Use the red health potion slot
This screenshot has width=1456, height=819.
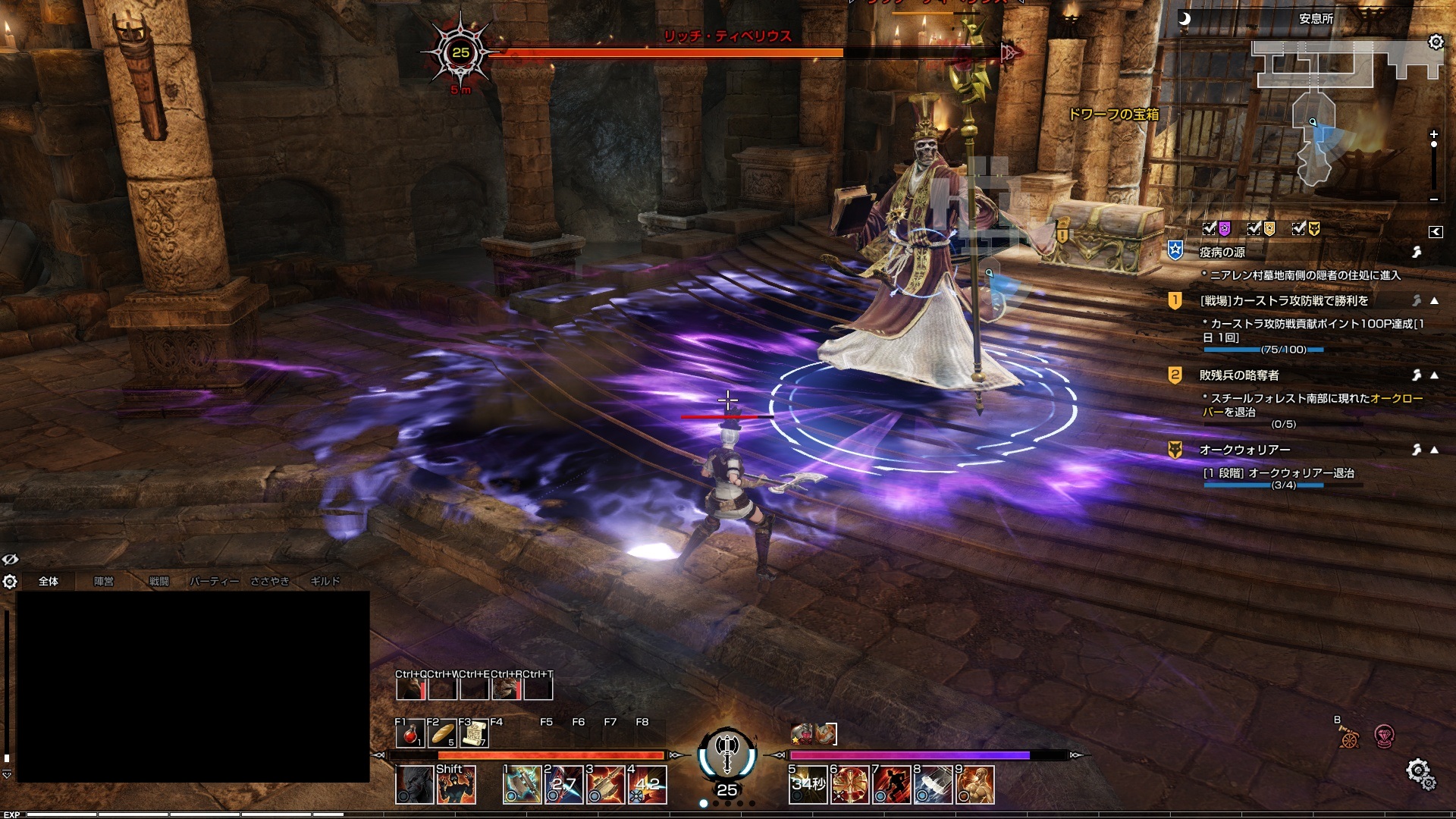(x=410, y=734)
